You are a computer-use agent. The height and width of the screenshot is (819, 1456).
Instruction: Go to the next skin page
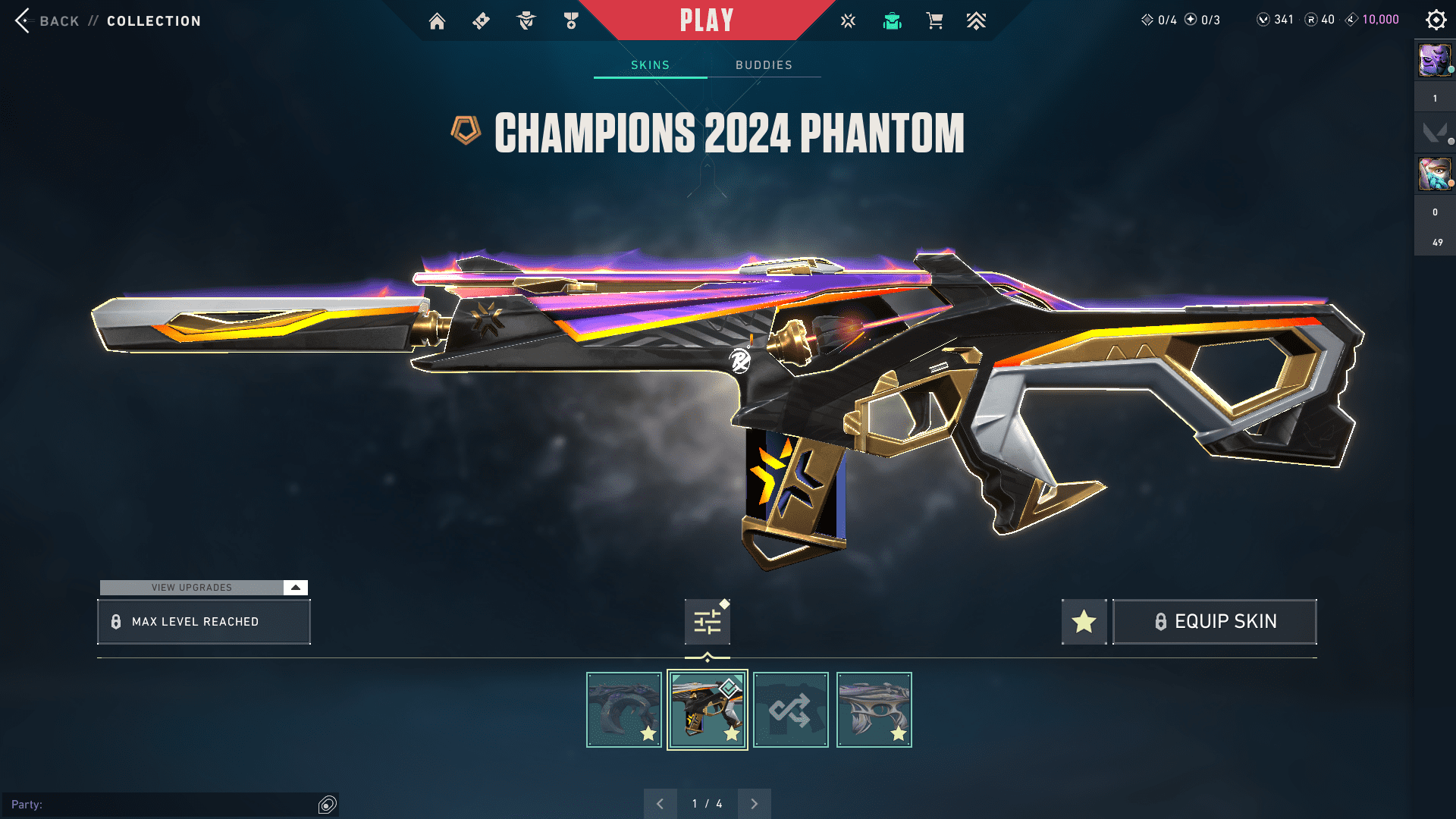754,804
